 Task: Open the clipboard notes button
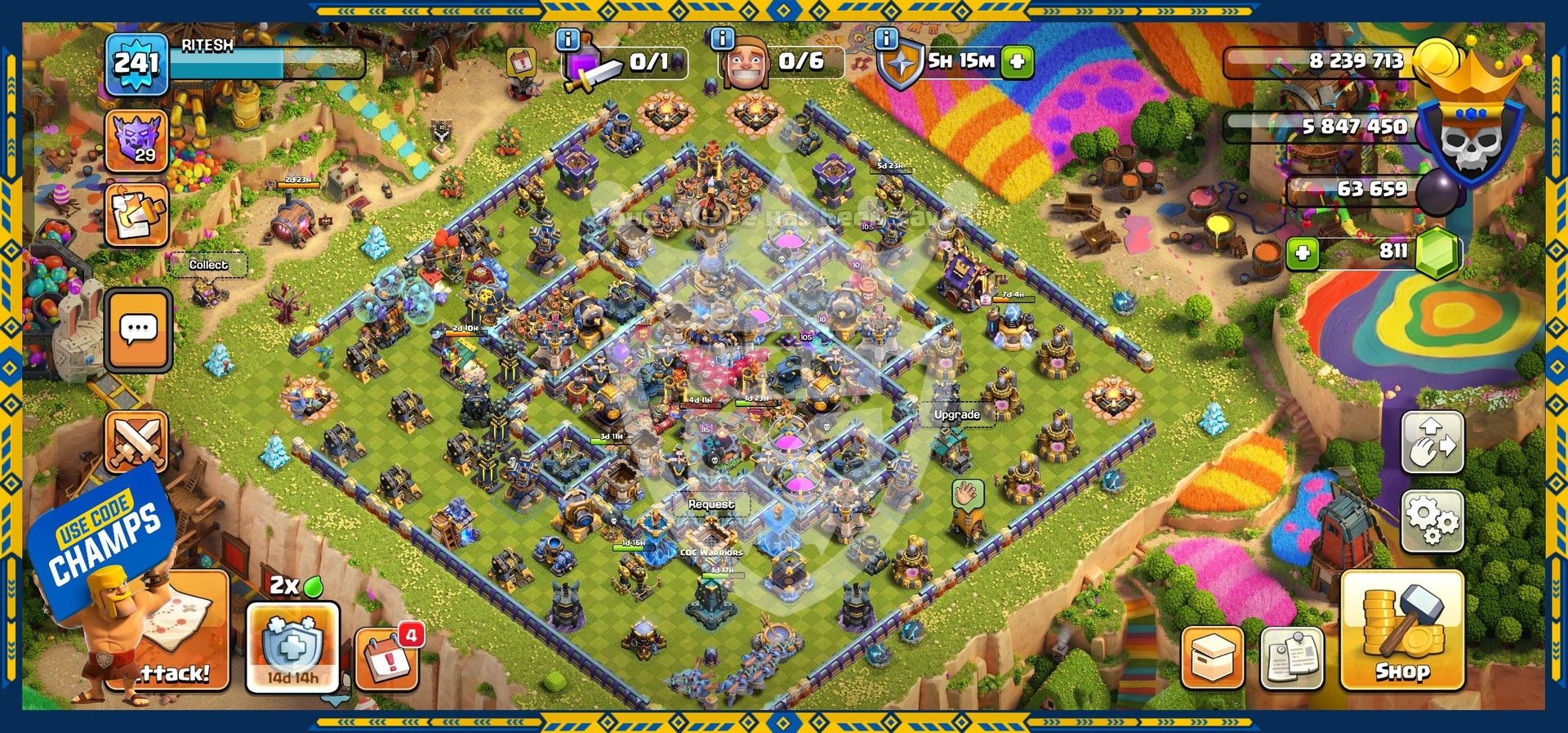click(1291, 658)
